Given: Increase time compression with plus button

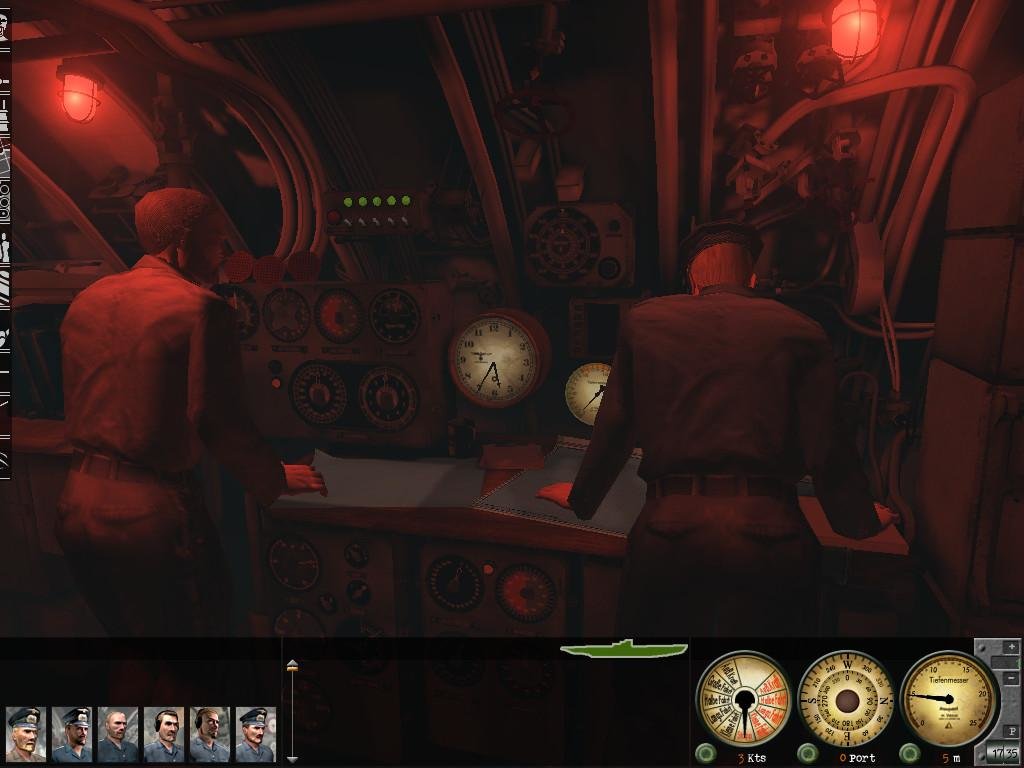Looking at the screenshot, I should 1011,648.
